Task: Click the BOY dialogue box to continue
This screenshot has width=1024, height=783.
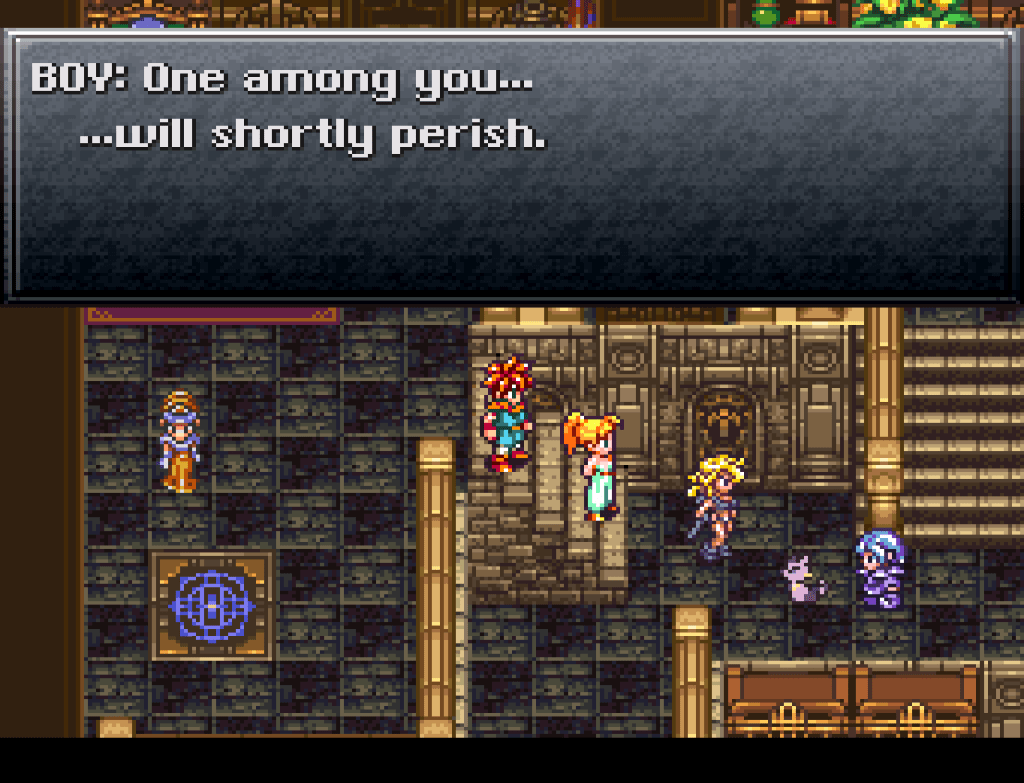Action: coord(511,166)
